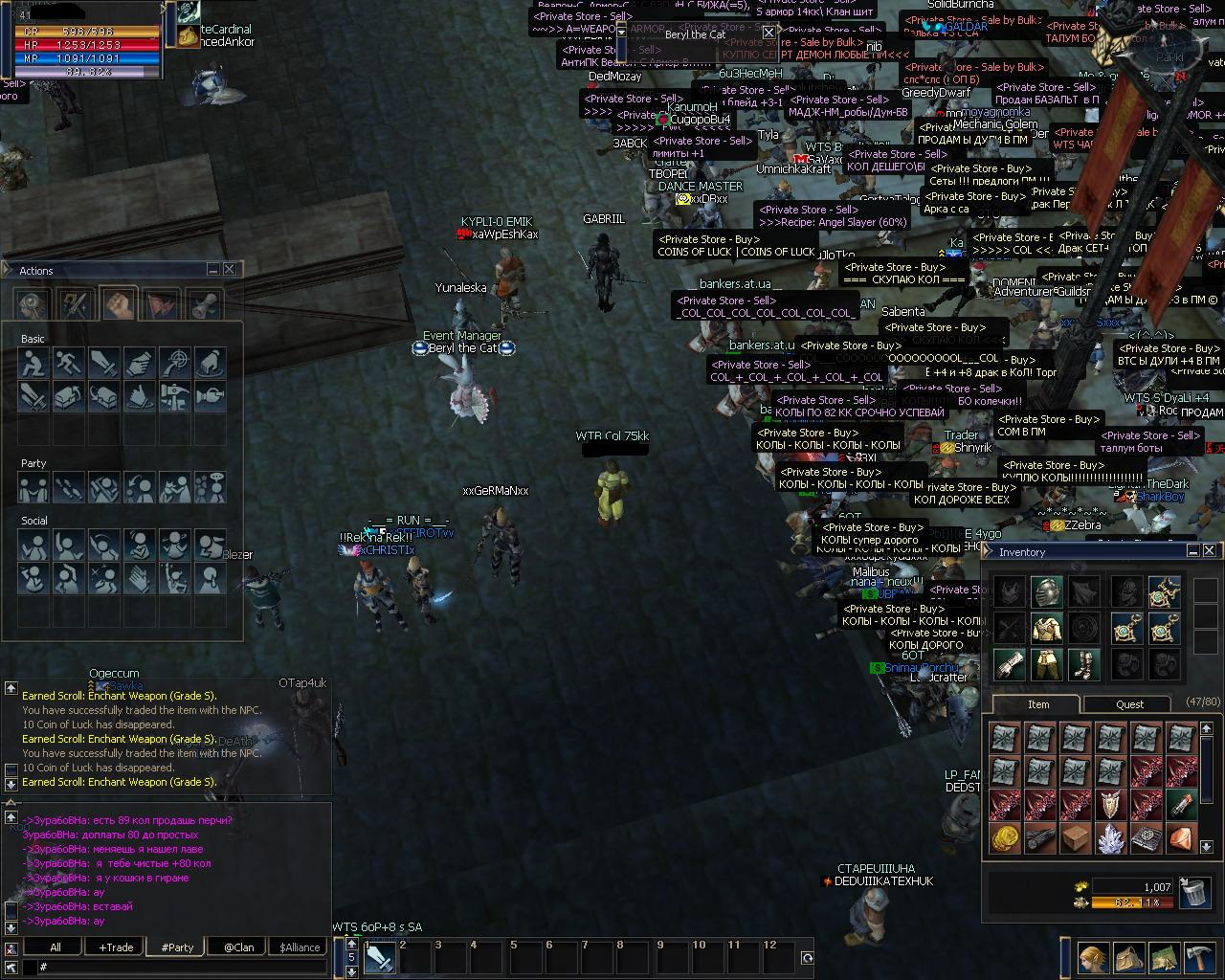The height and width of the screenshot is (980, 1225).
Task: Switch chat to the +Trade tab
Action: [116, 947]
